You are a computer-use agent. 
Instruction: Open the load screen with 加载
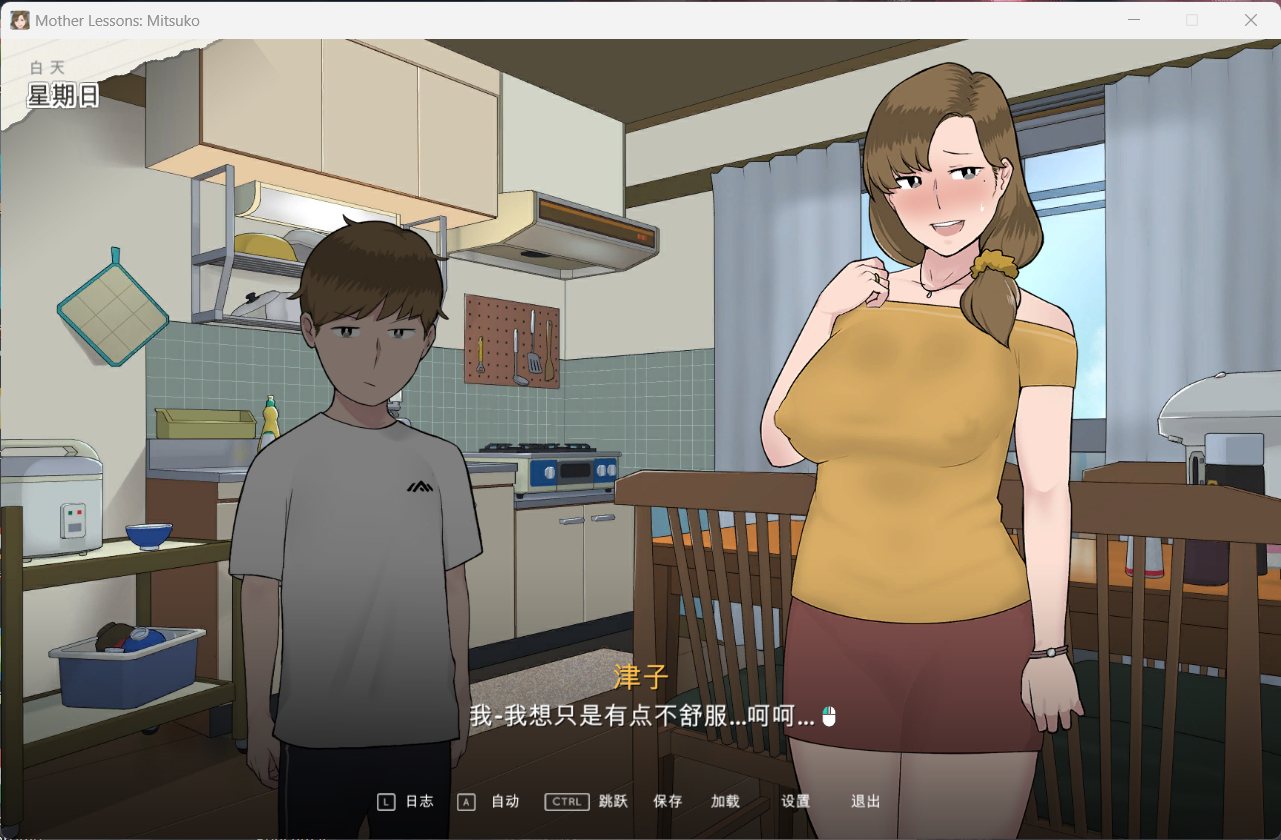723,801
